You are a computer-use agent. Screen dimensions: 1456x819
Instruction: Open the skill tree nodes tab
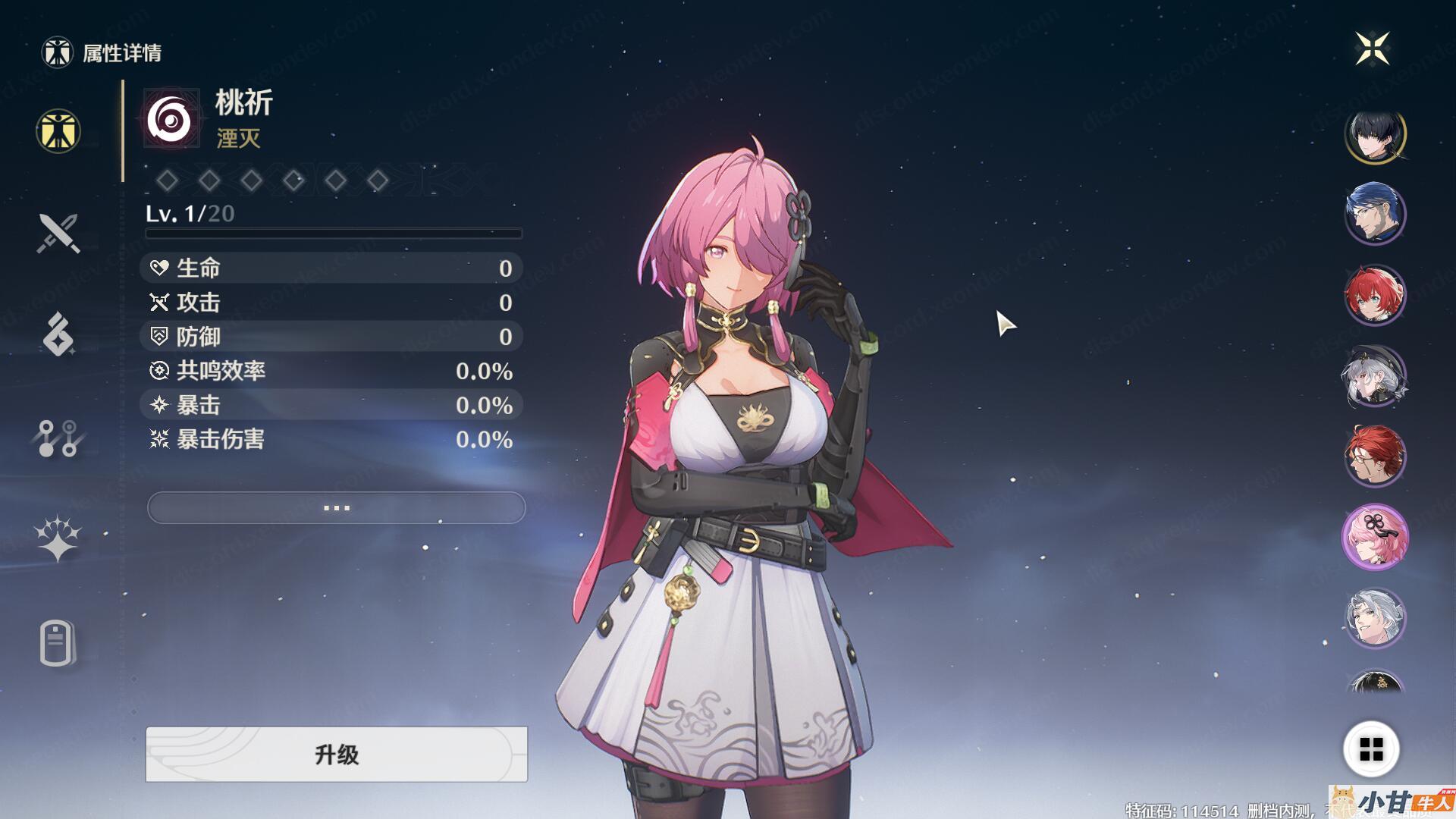click(58, 438)
